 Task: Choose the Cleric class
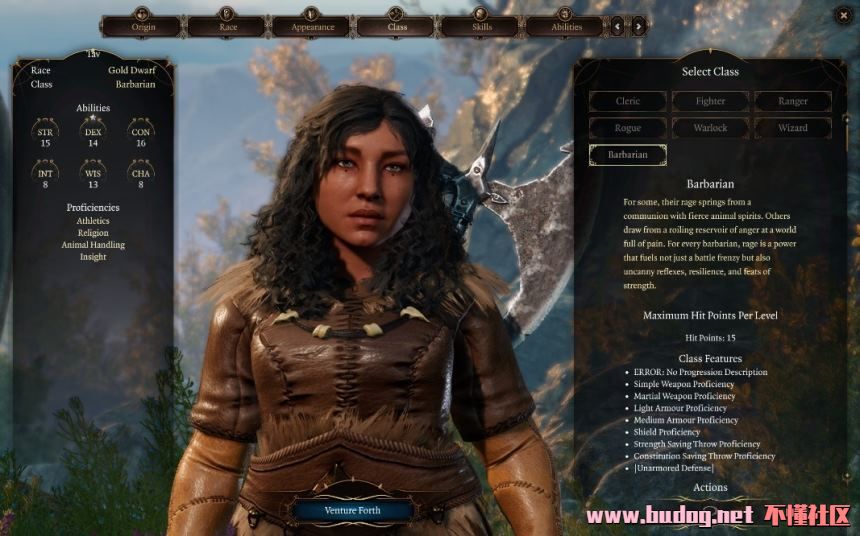click(x=628, y=101)
